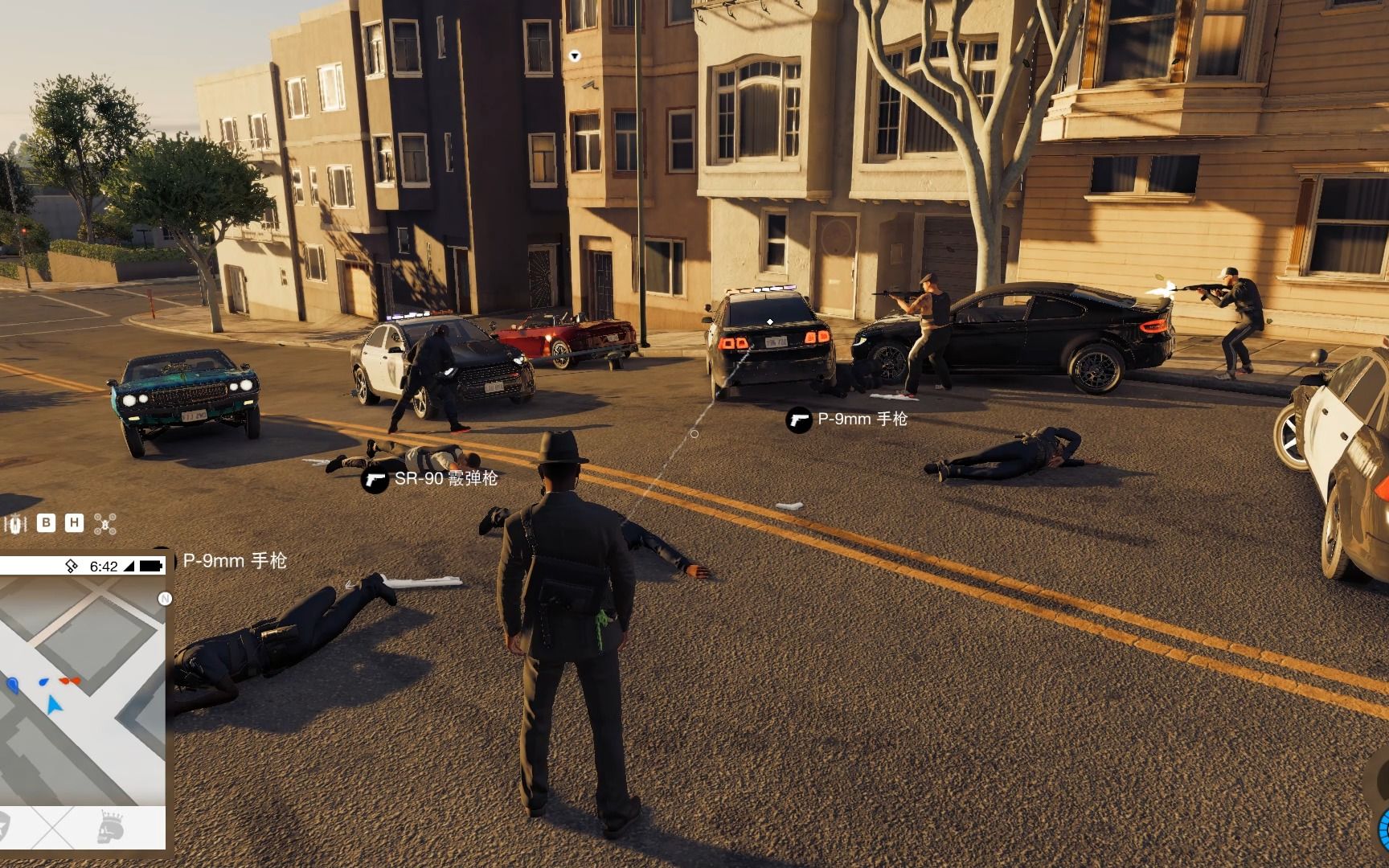Screen dimensions: 1389x868
Task: Tap the crowned skull icon below the minimap
Action: pos(109,828)
